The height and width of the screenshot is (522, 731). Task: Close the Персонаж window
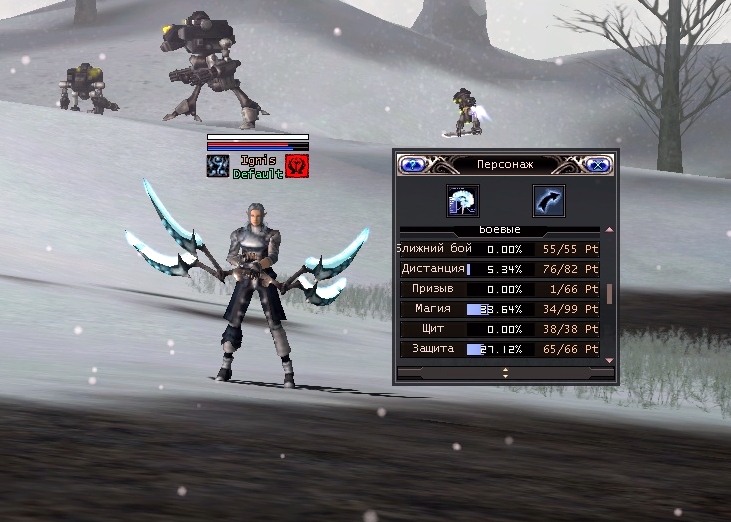coord(597,164)
